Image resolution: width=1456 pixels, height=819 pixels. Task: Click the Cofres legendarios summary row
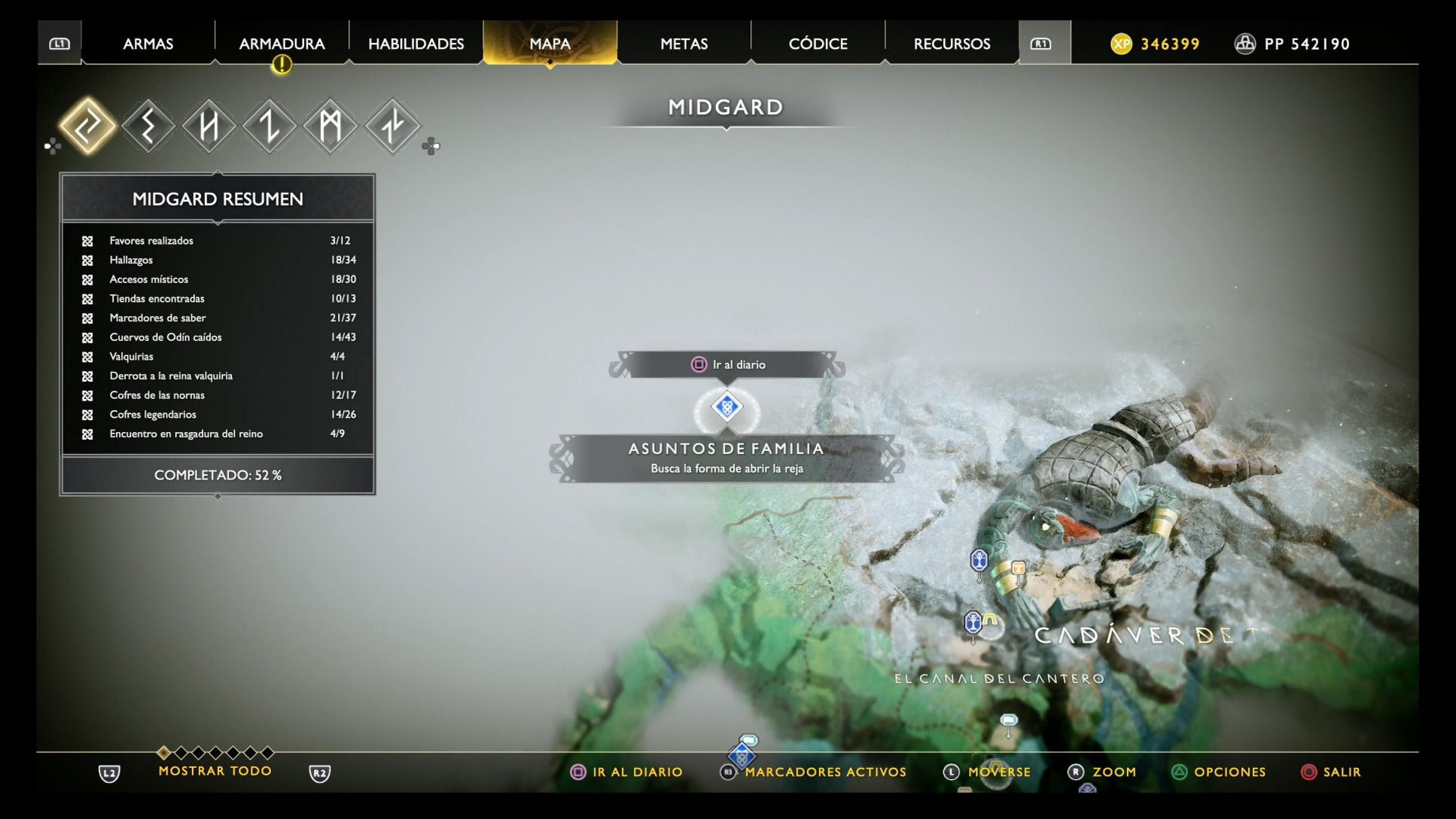click(x=218, y=415)
